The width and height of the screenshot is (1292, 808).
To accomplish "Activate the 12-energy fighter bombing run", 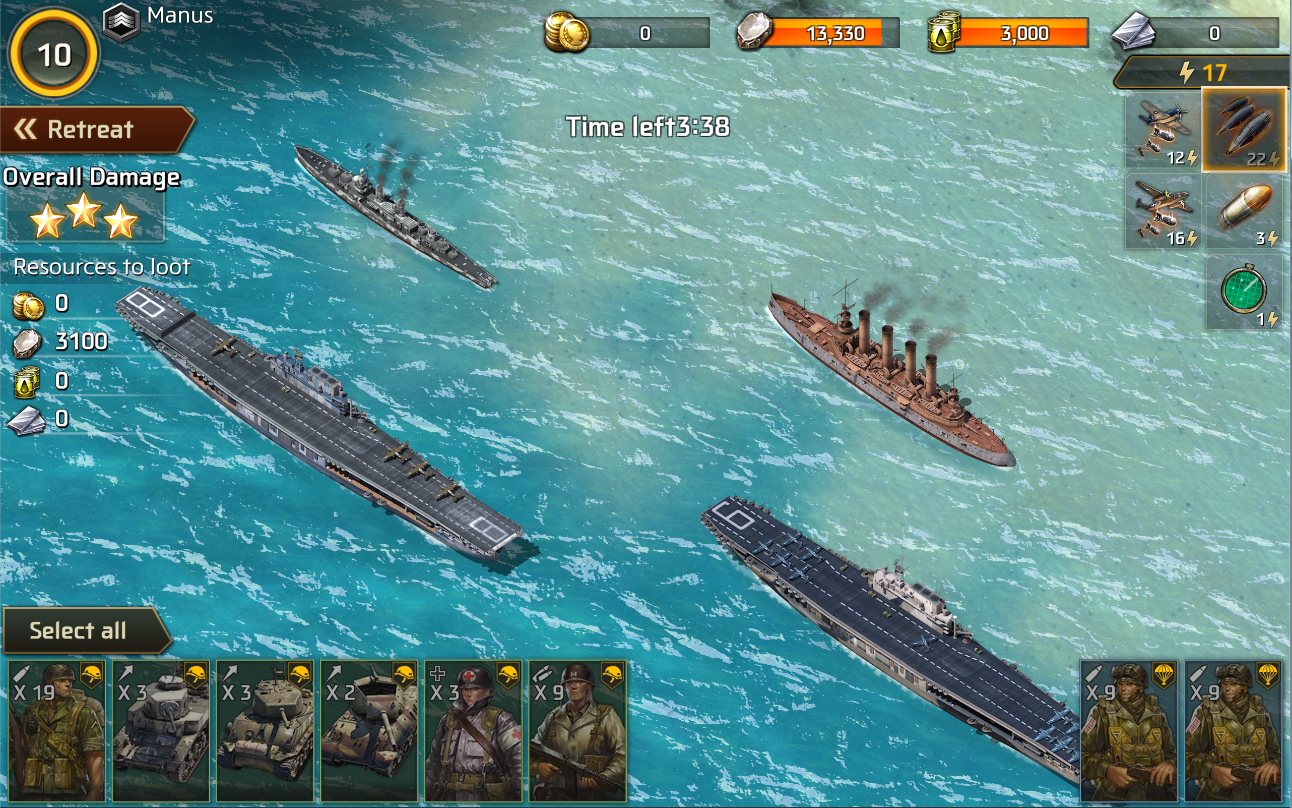I will click(1163, 130).
